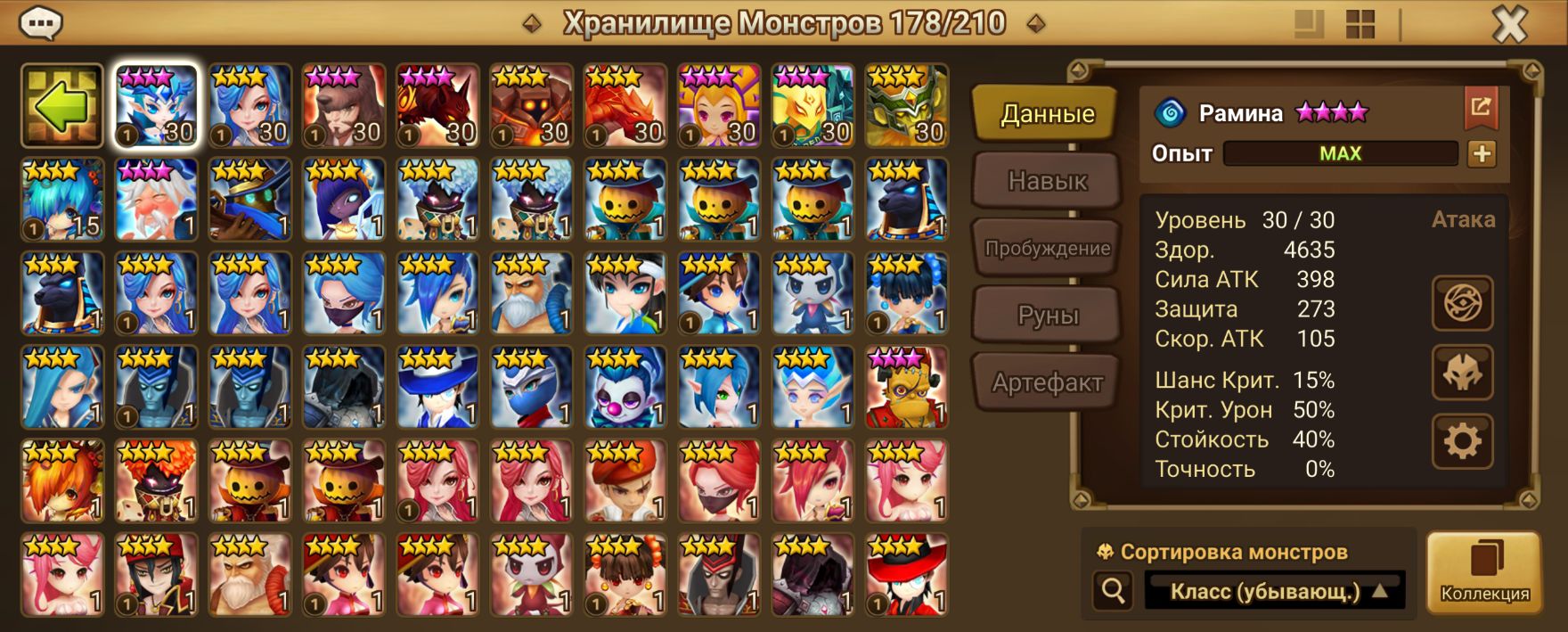Add experience with the plus button
Image resolution: width=1568 pixels, height=632 pixels.
pos(1482,154)
